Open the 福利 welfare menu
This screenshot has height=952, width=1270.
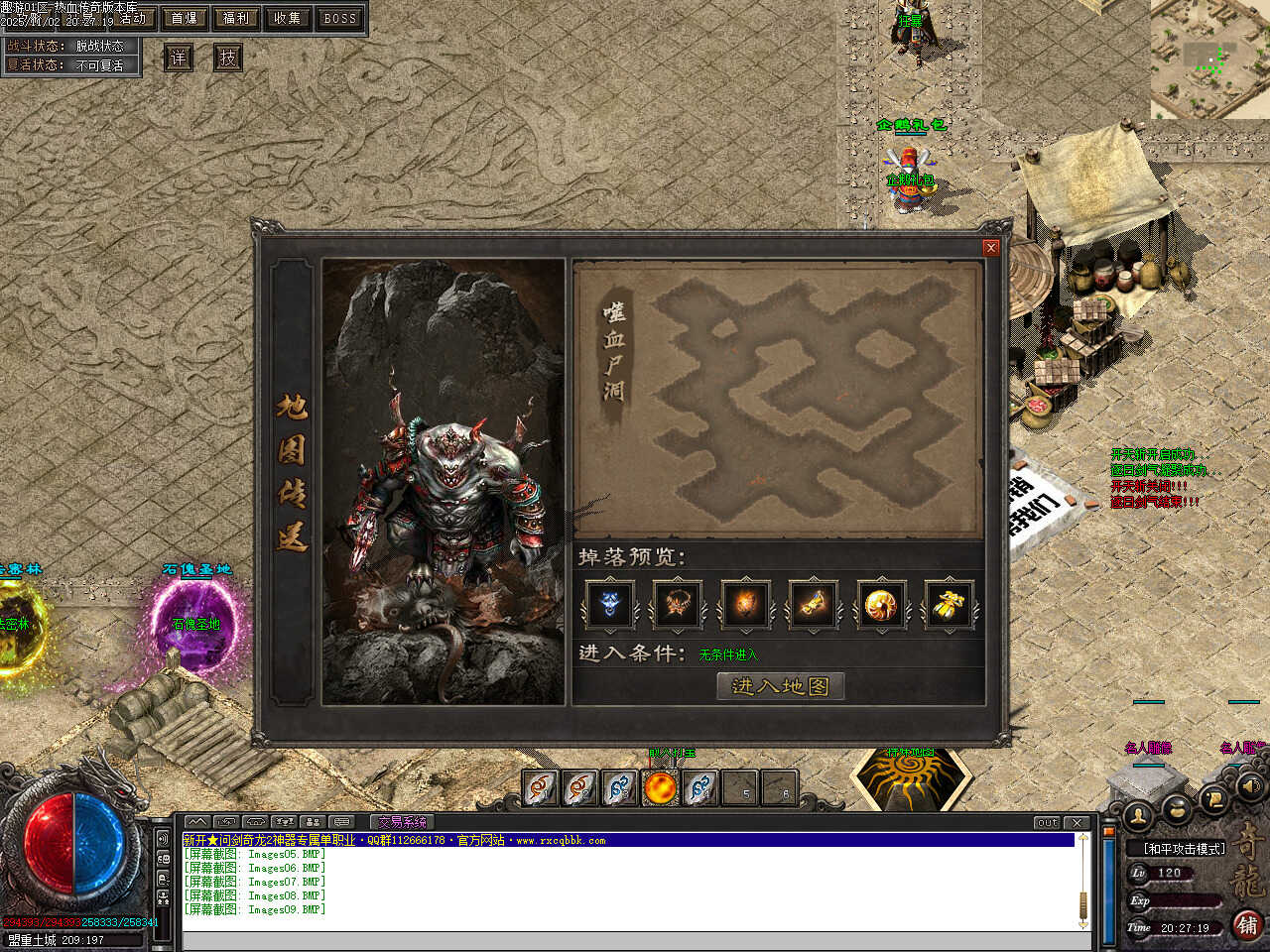tap(236, 18)
